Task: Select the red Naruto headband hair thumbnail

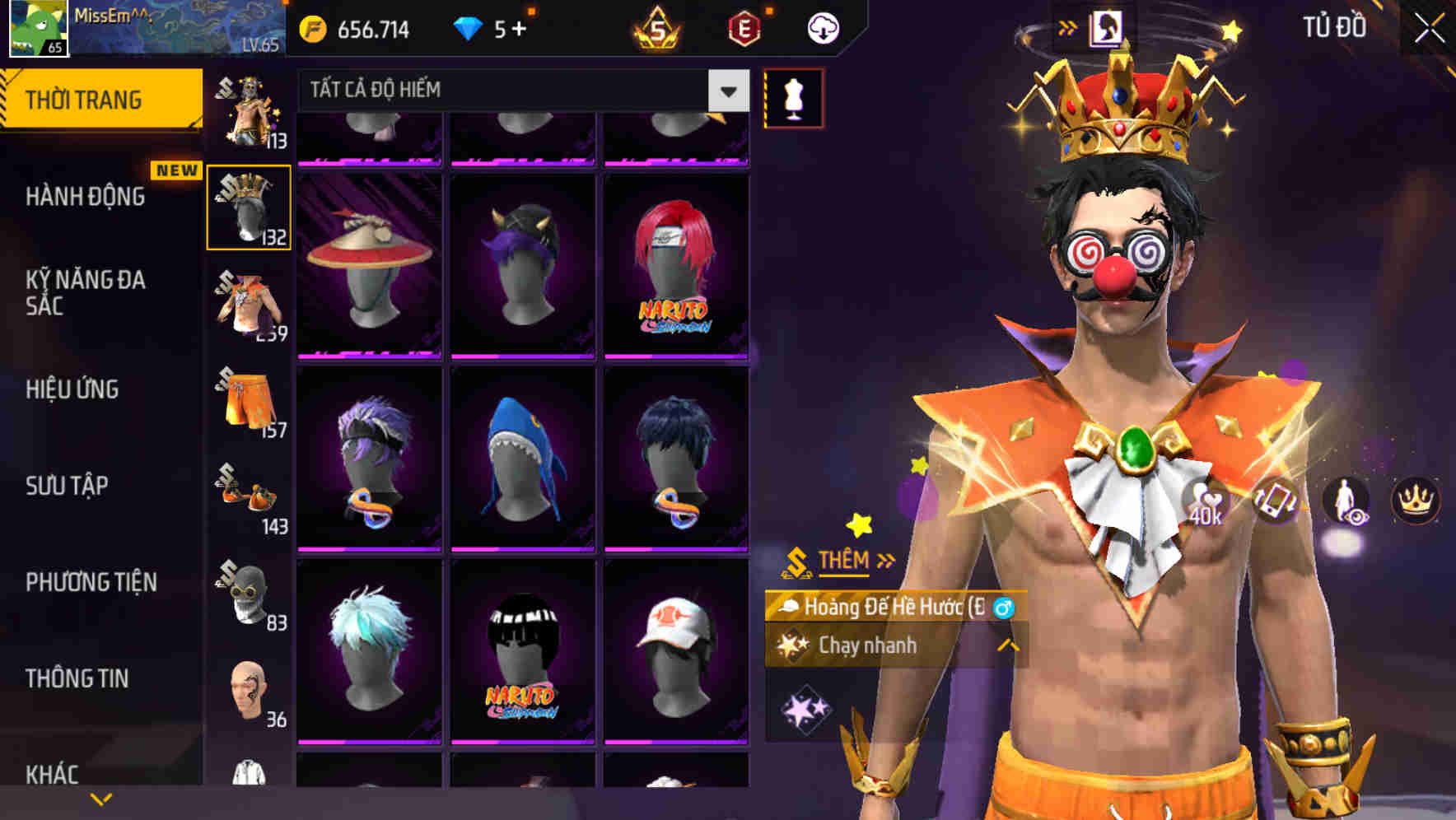Action: click(x=675, y=263)
